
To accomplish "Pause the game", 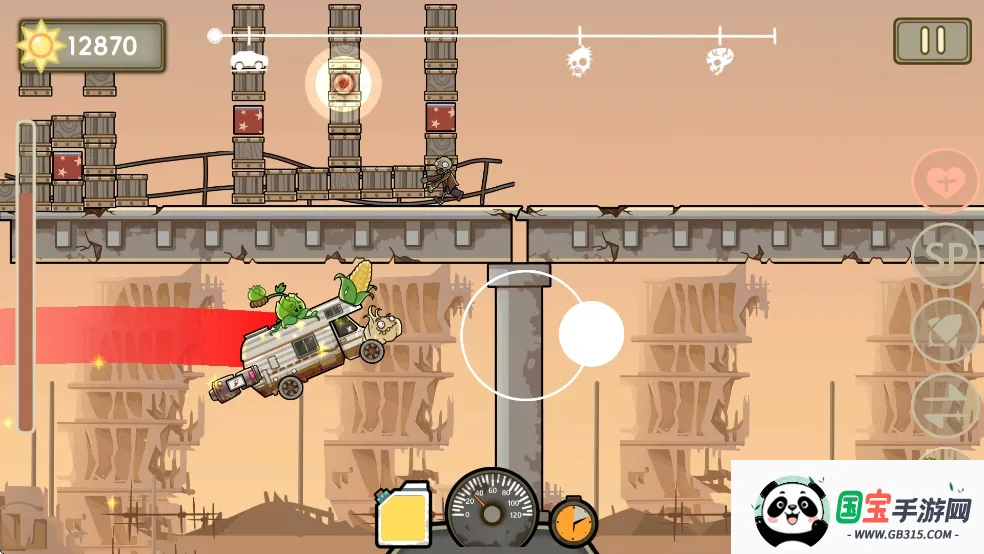I will (x=932, y=41).
